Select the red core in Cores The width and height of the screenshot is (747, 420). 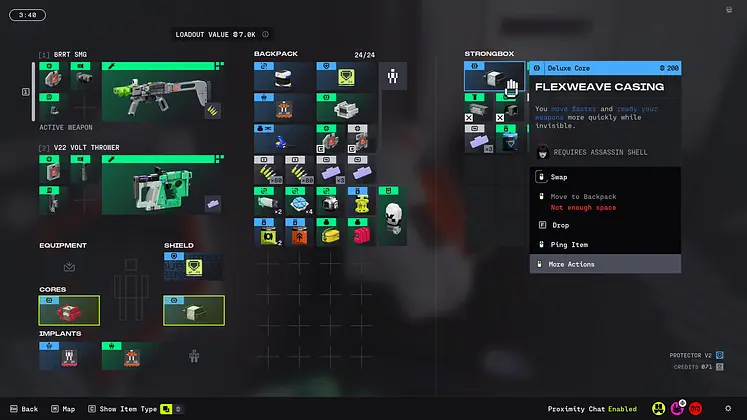click(x=69, y=311)
